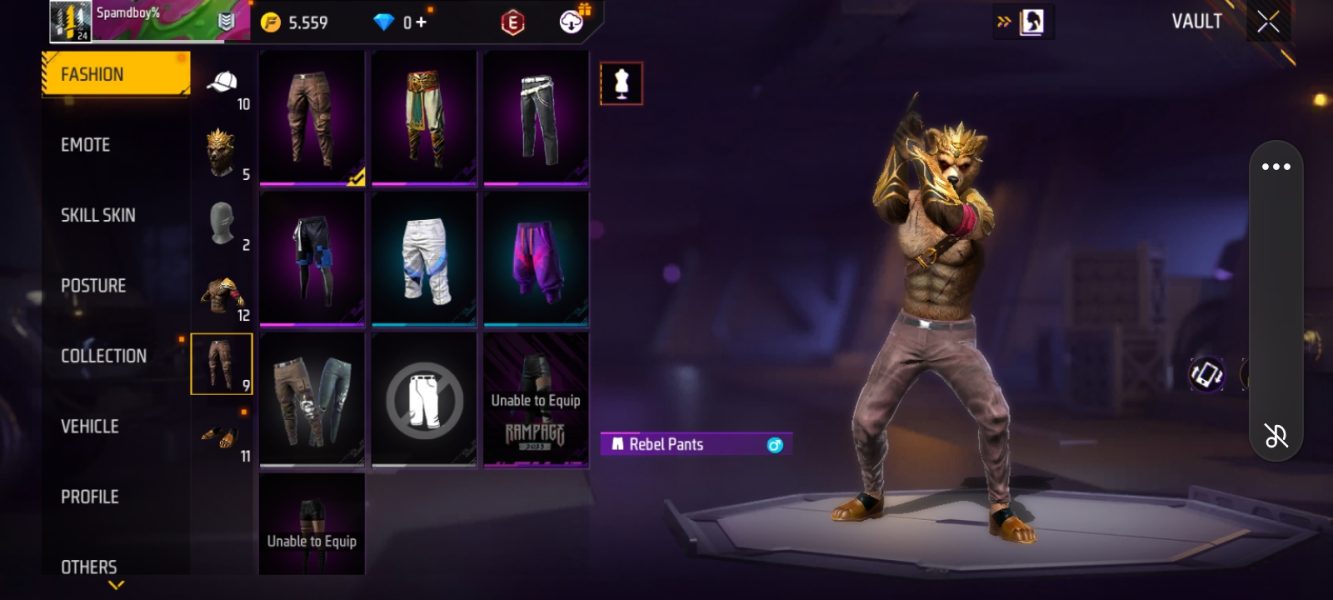Choose the white cap headwear subcategory
The height and width of the screenshot is (600, 1333).
point(222,85)
